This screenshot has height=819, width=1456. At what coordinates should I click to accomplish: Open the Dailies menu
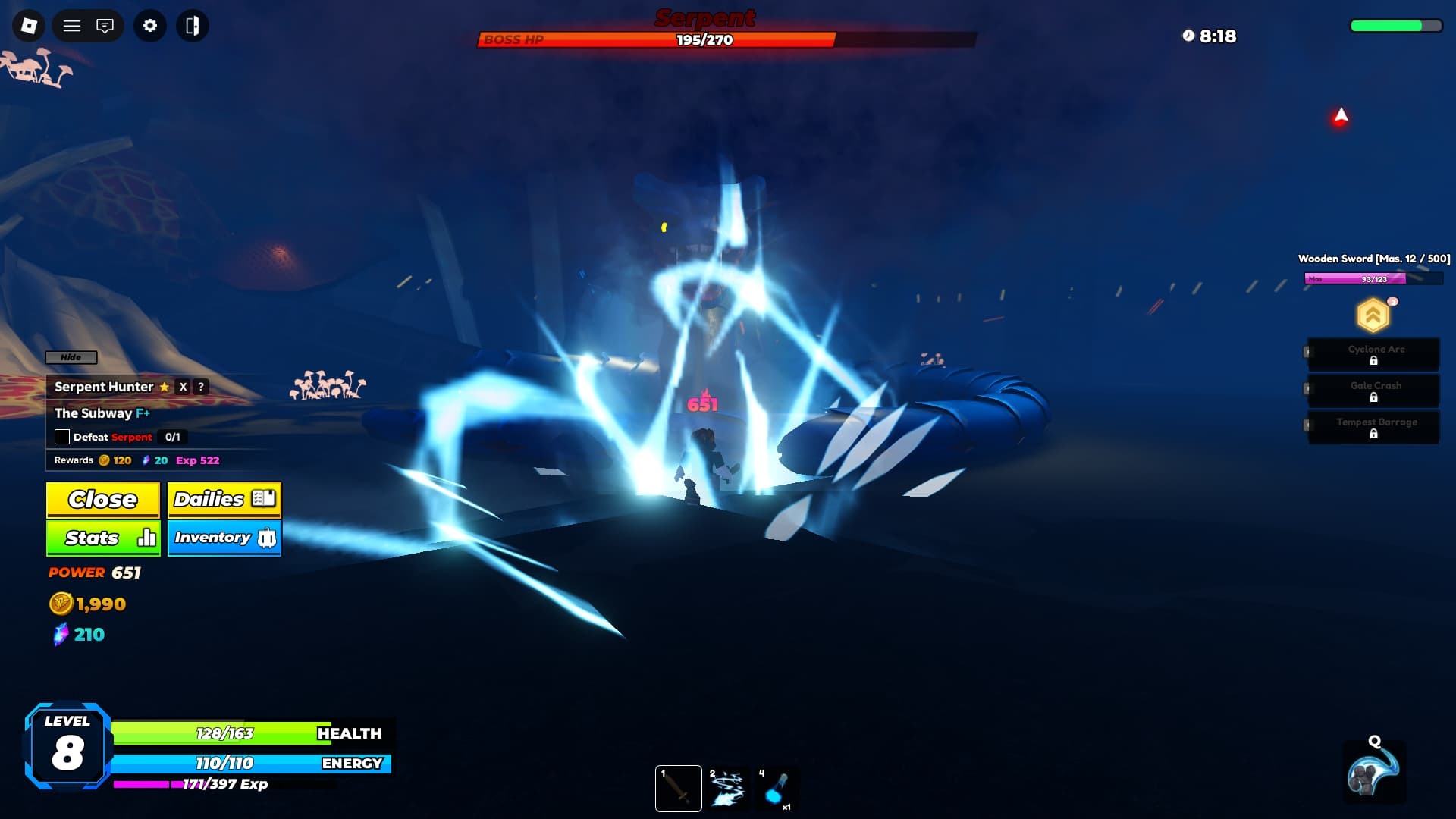coord(224,499)
